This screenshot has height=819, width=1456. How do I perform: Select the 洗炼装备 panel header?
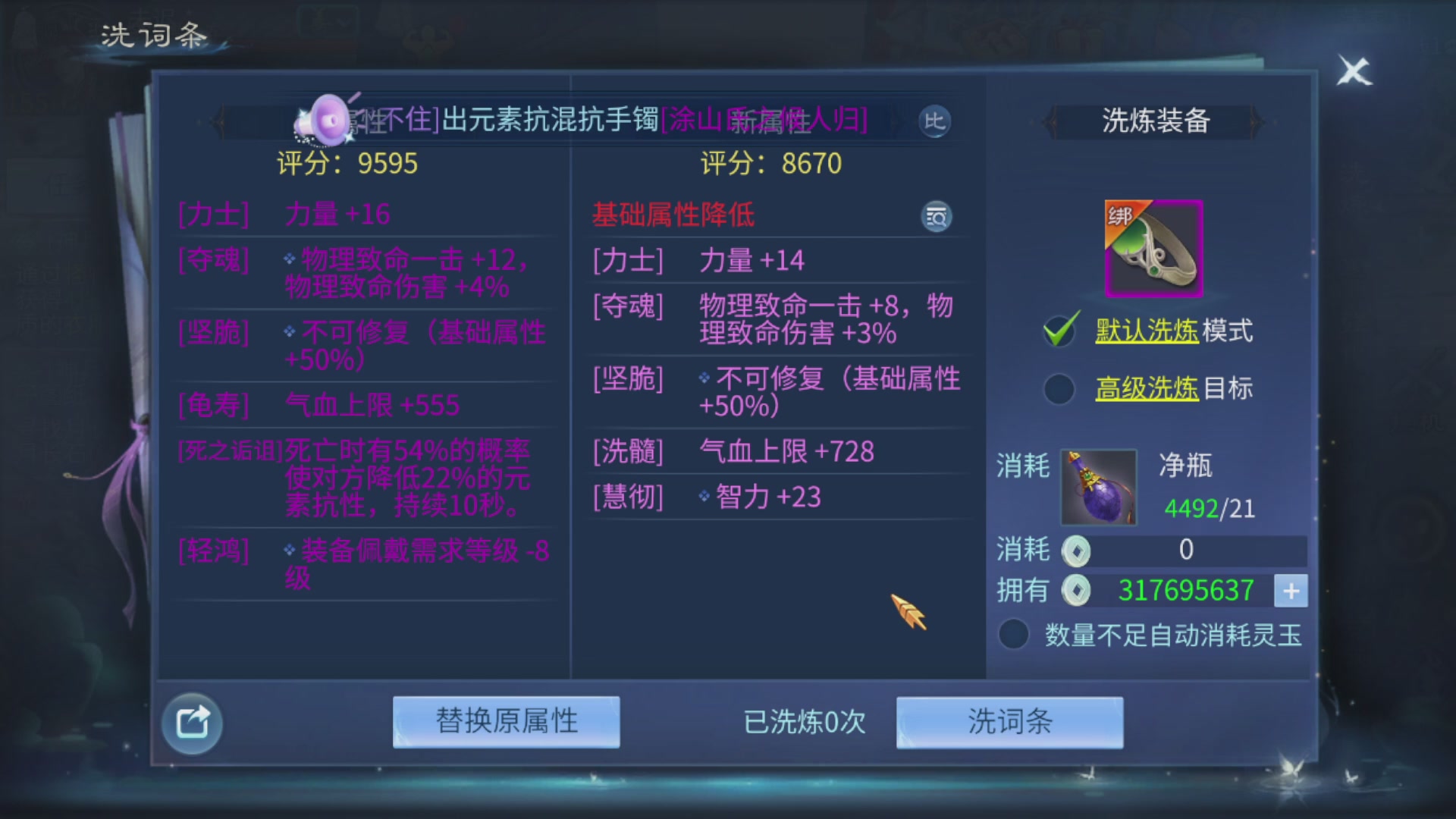1155,121
